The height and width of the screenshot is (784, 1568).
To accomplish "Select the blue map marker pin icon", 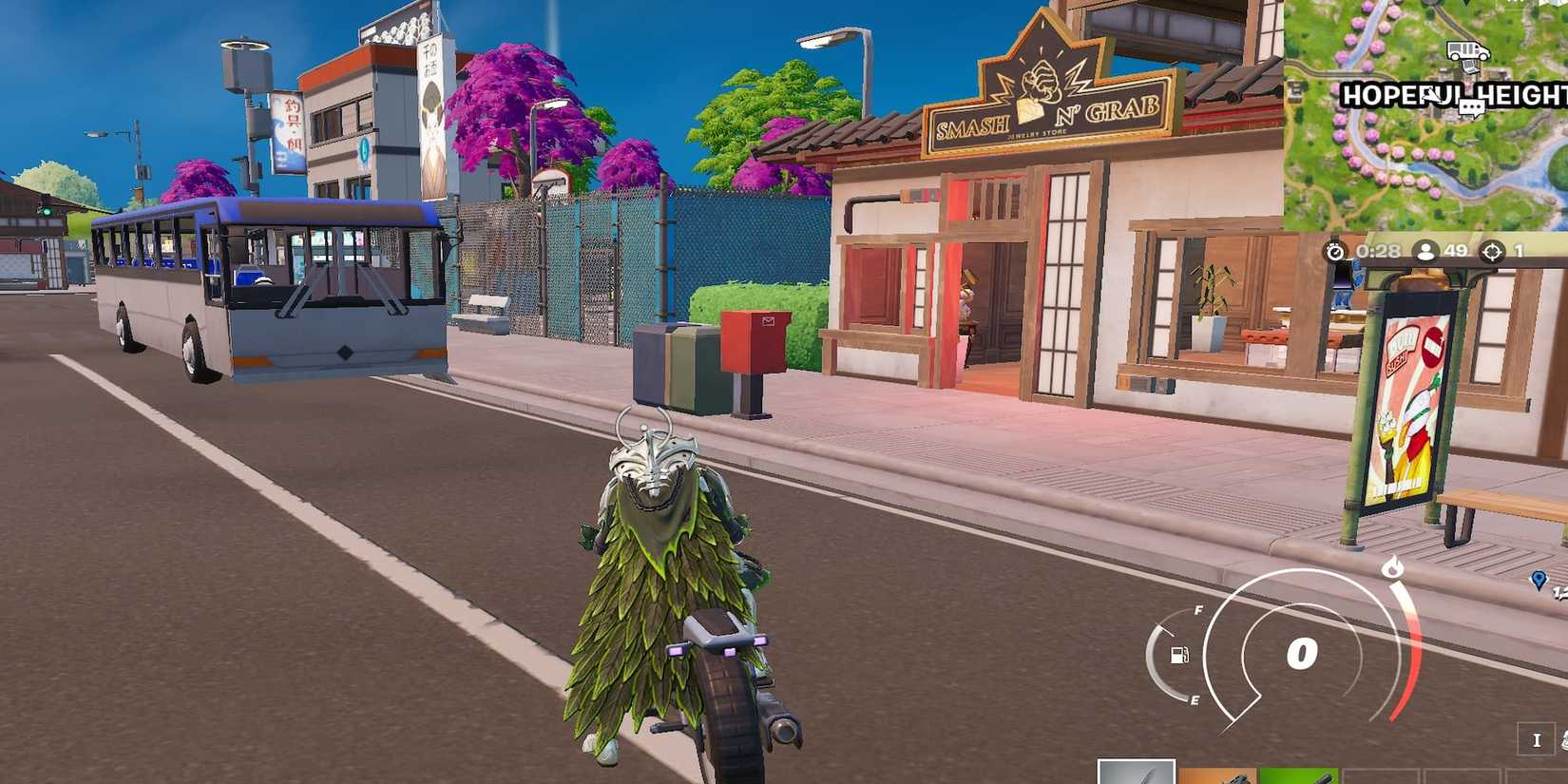I will [1539, 581].
